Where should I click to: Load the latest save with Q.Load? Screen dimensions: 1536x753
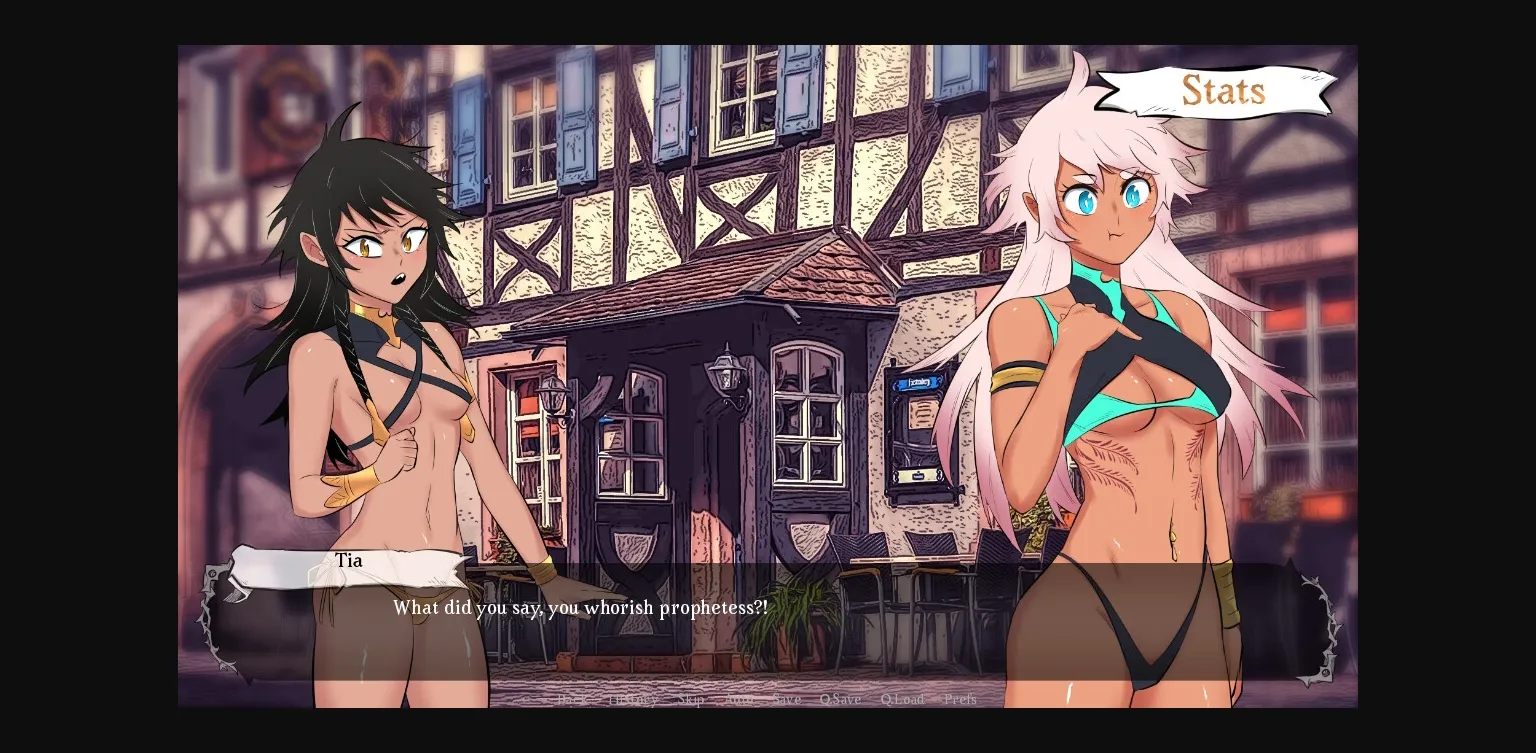[x=901, y=699]
